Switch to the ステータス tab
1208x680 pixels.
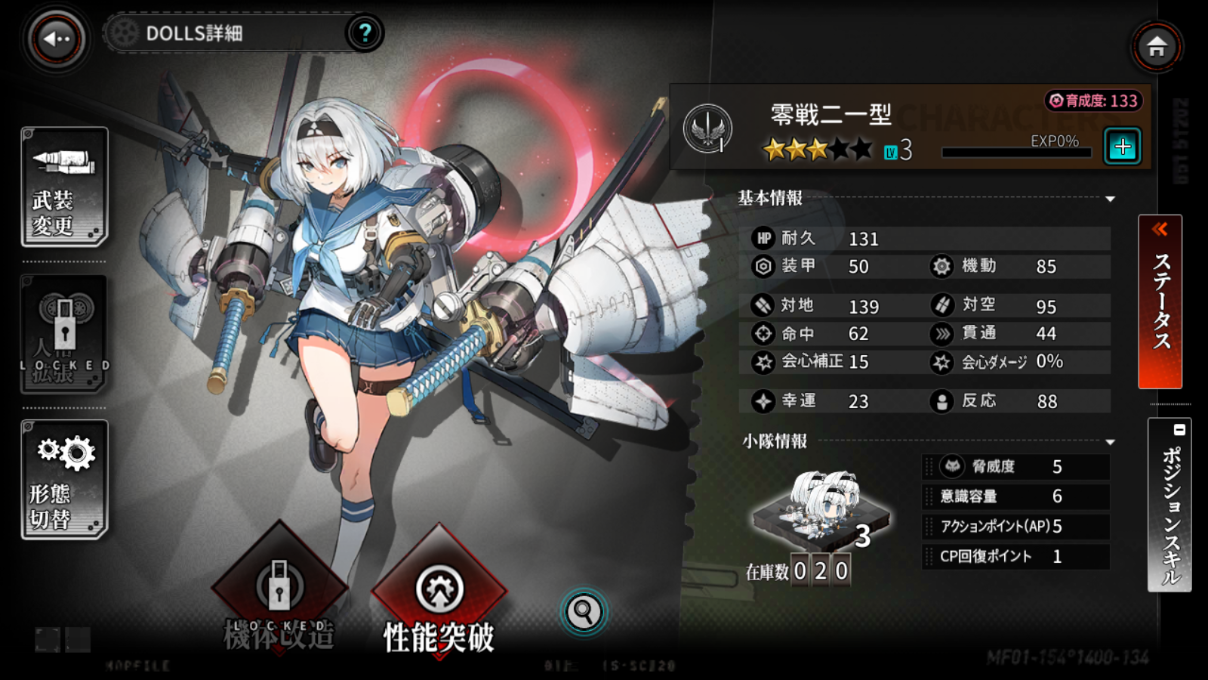tap(1160, 301)
